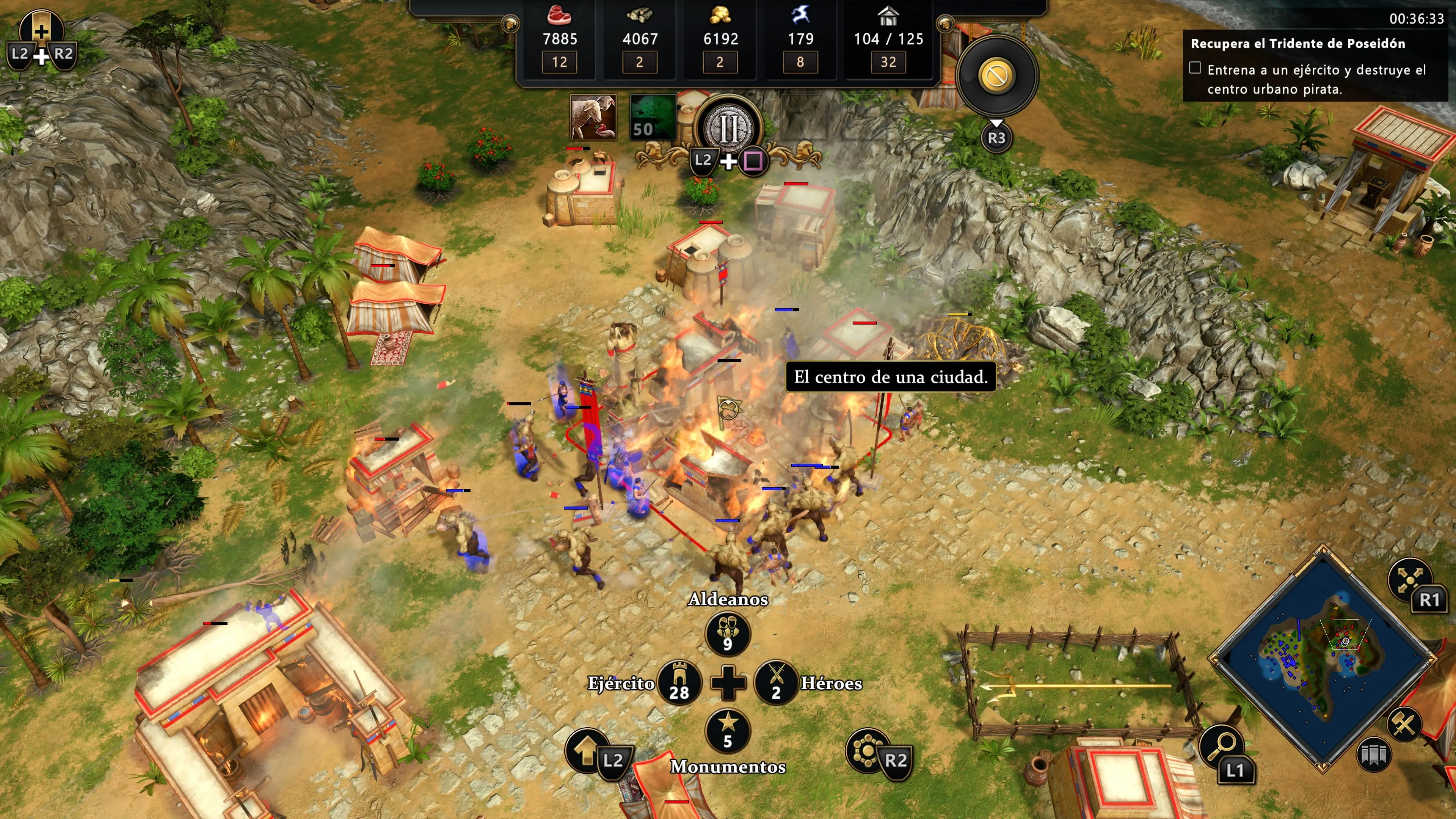This screenshot has height=819, width=1456.
Task: Select the Ejército army group
Action: pyautogui.click(x=679, y=683)
